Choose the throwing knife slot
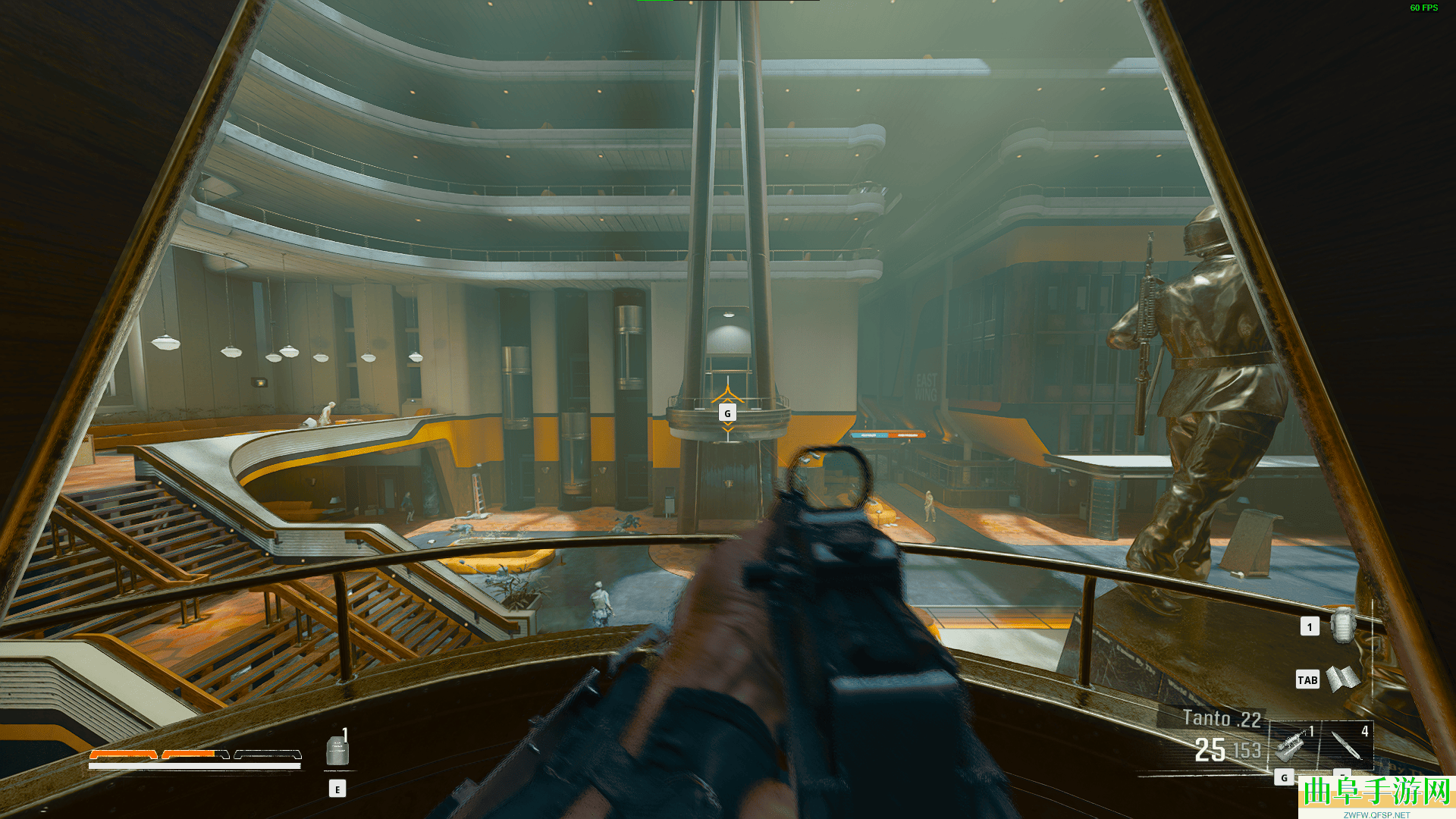The image size is (1456, 819). click(1348, 744)
